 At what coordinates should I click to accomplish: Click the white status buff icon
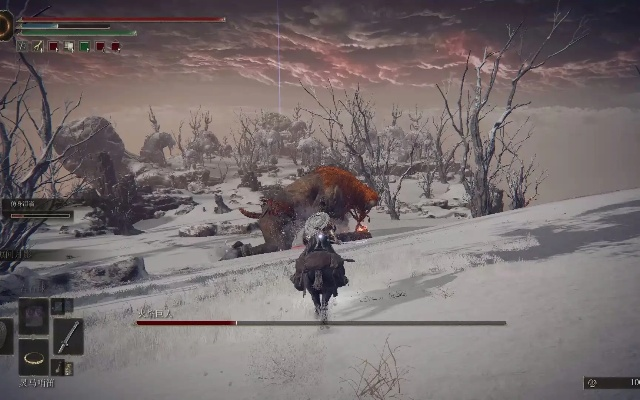(68, 46)
